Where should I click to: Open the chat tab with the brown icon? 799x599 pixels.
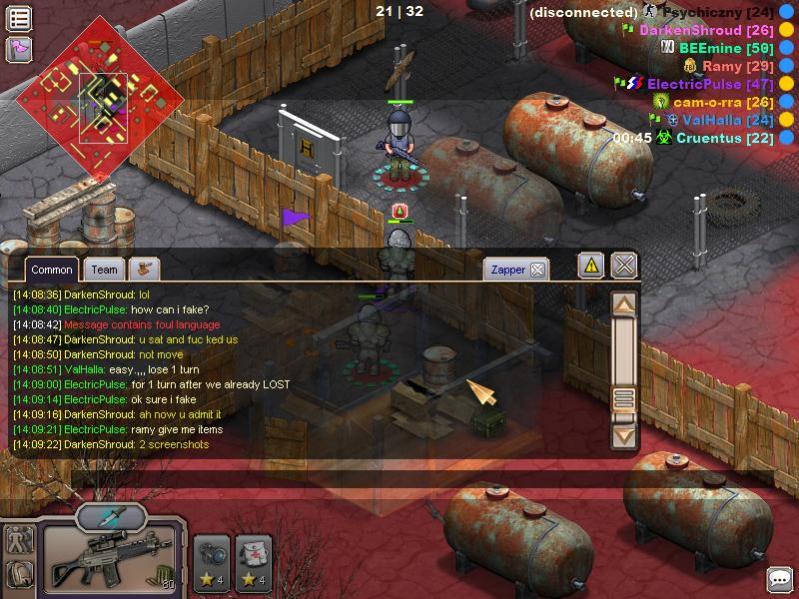(144, 269)
